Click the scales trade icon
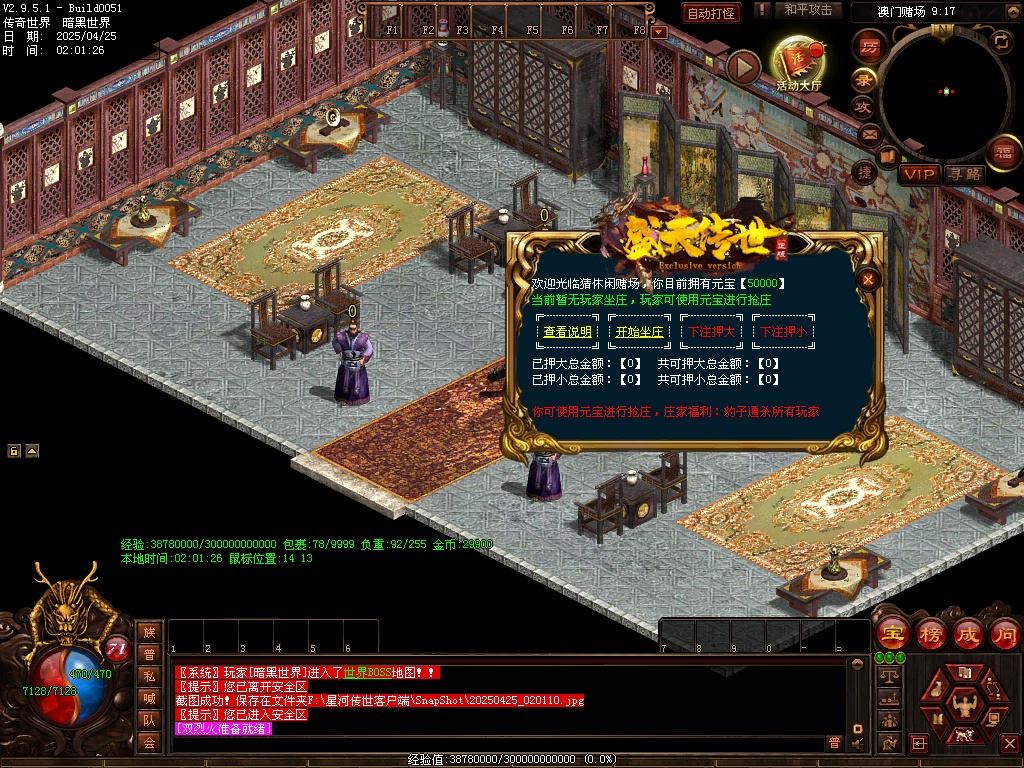Screen dimensions: 1024x768 [887, 676]
